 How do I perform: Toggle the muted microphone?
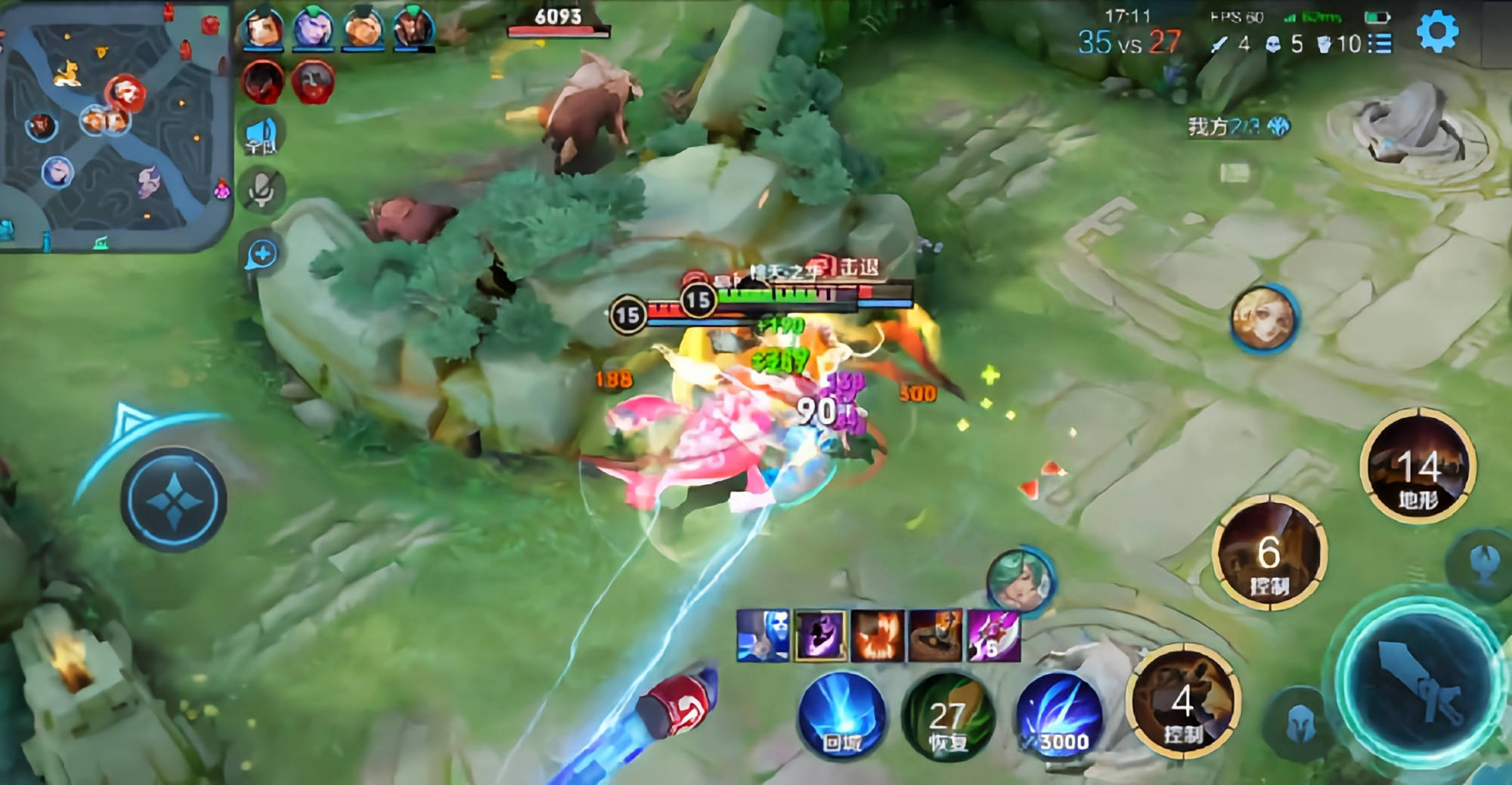point(262,189)
